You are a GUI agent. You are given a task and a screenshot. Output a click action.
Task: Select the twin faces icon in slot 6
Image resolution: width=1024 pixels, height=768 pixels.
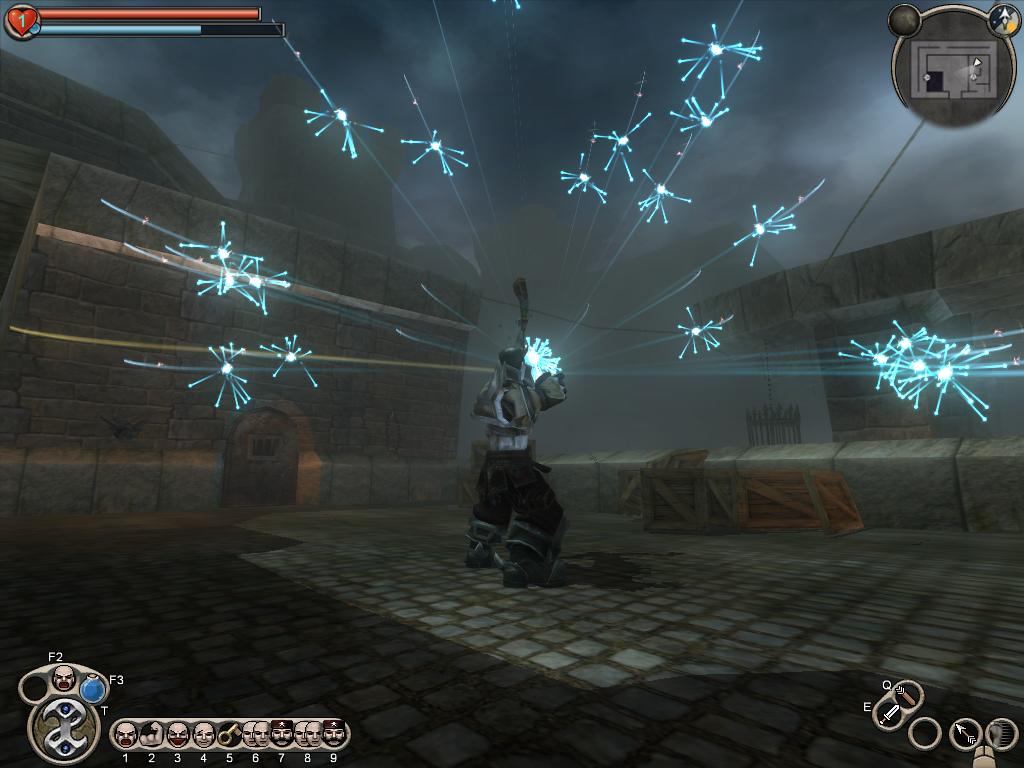tap(256, 736)
